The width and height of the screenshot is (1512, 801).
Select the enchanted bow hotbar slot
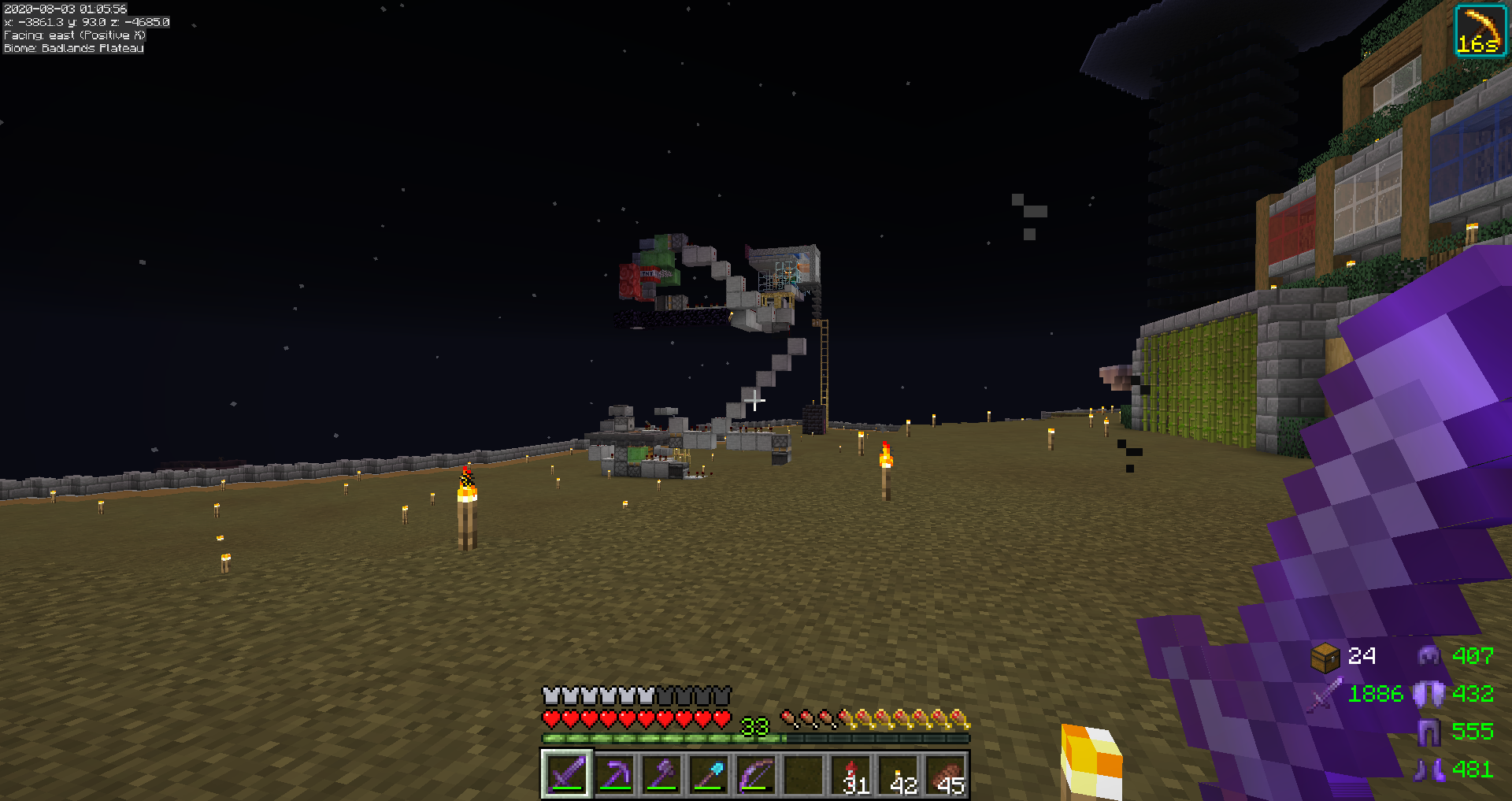tap(756, 774)
